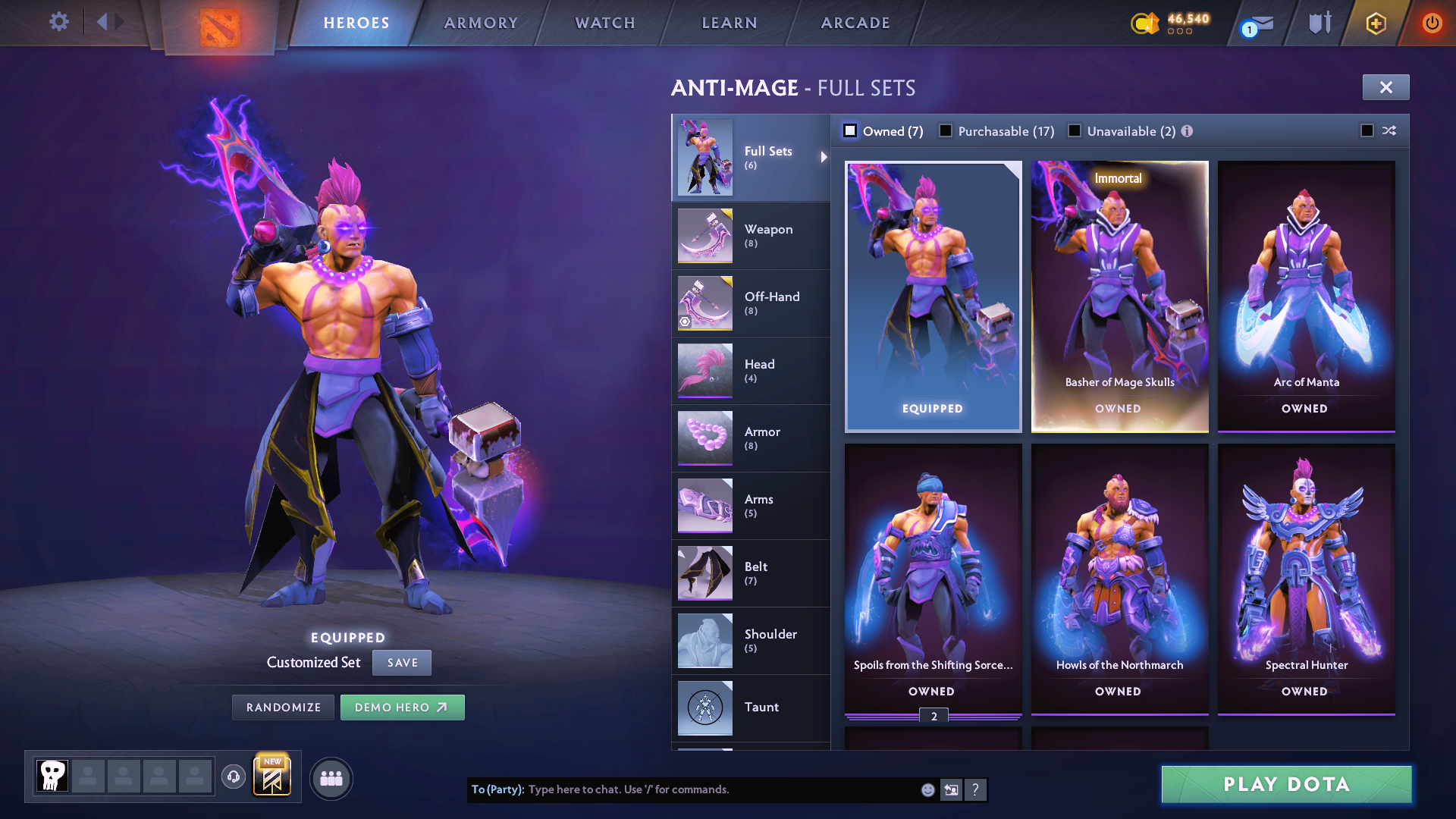Open settings with the gear icon
Image resolution: width=1456 pixels, height=819 pixels.
[x=58, y=22]
